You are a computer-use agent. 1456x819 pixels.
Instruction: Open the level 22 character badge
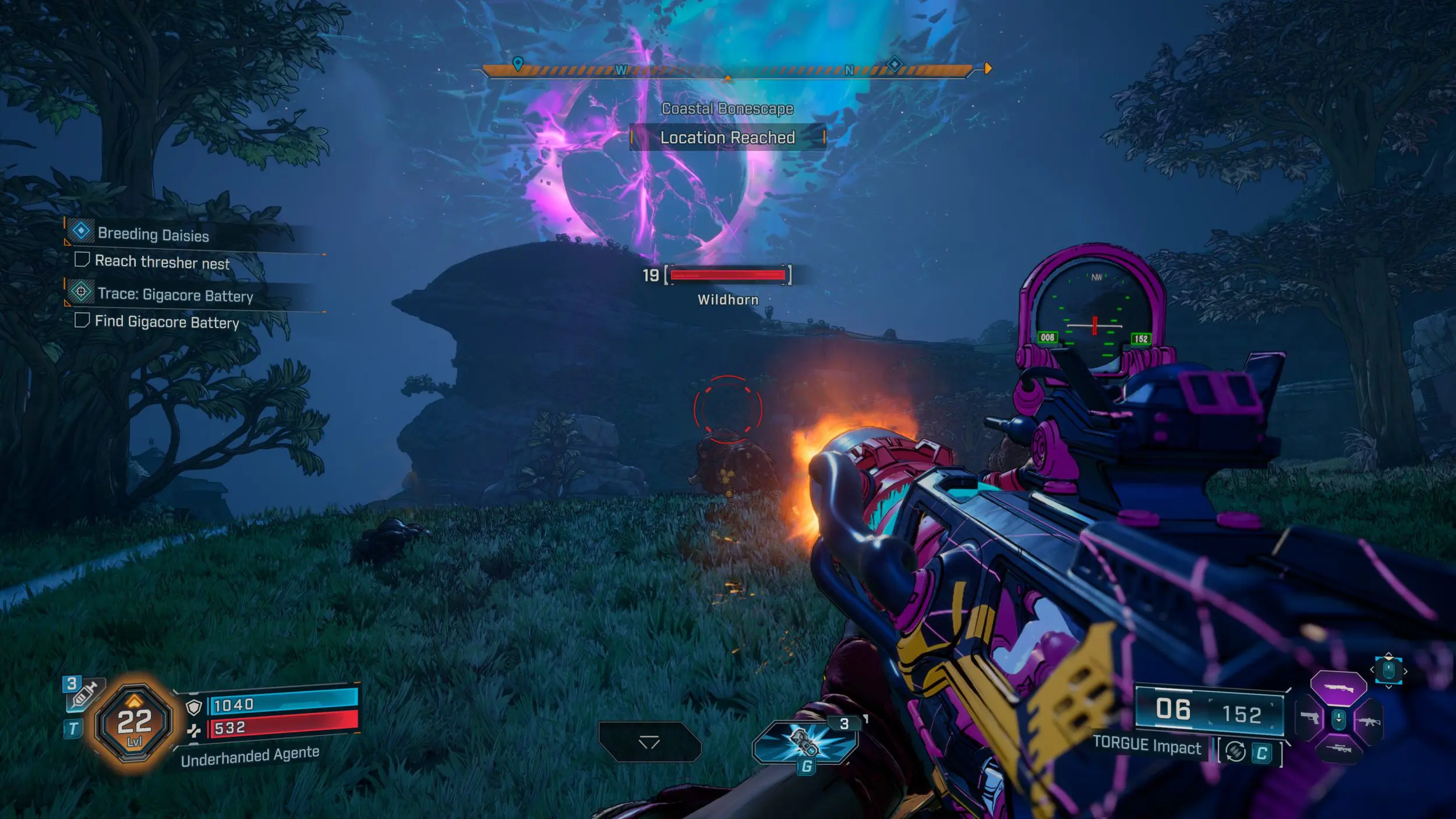135,723
